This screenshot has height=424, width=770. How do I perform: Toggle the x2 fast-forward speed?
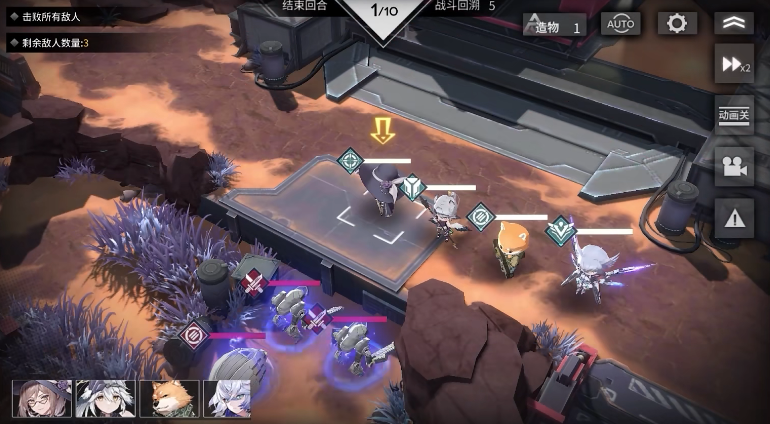733,65
